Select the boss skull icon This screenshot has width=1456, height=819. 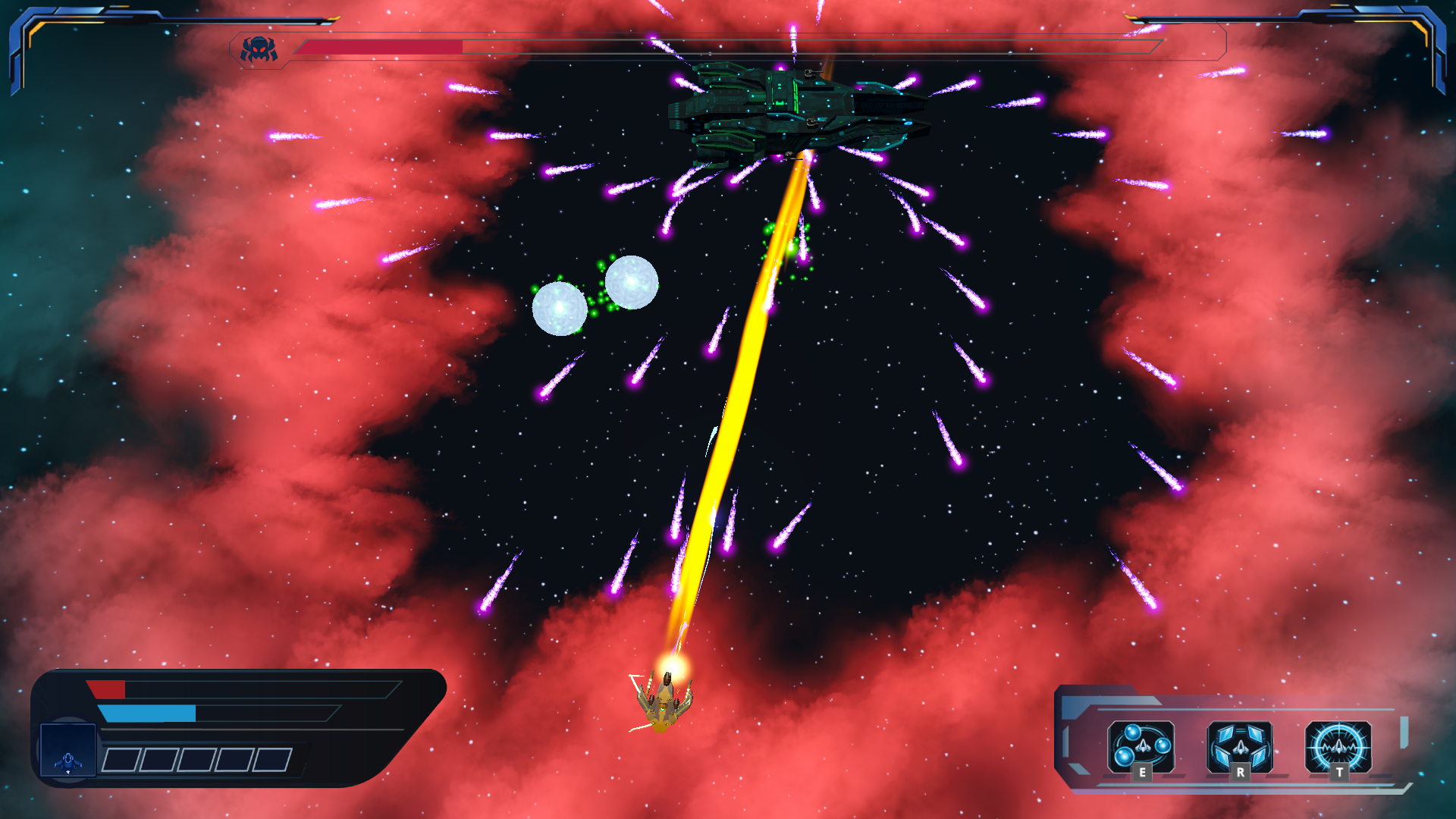(259, 49)
